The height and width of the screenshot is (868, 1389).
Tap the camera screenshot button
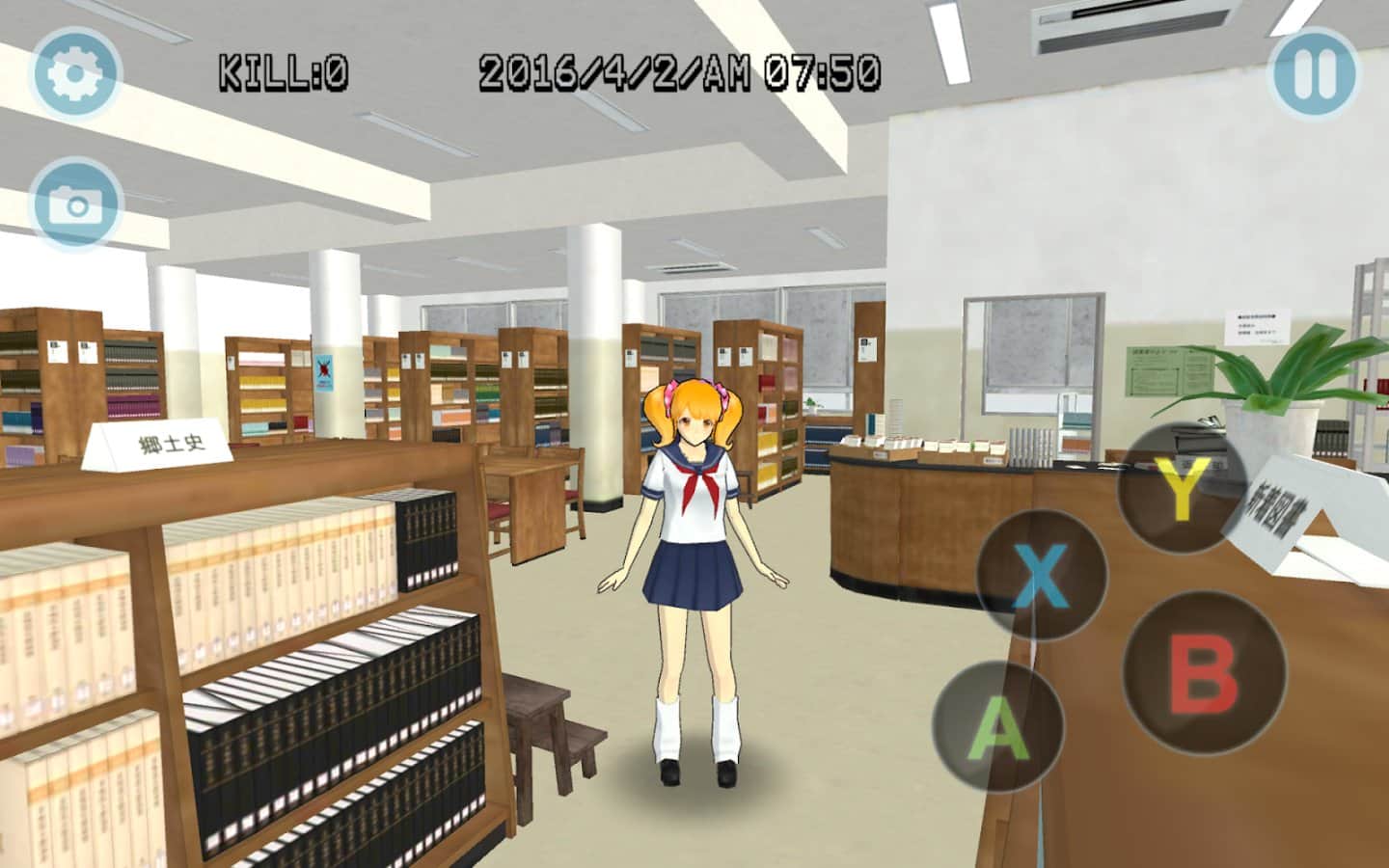tap(74, 203)
